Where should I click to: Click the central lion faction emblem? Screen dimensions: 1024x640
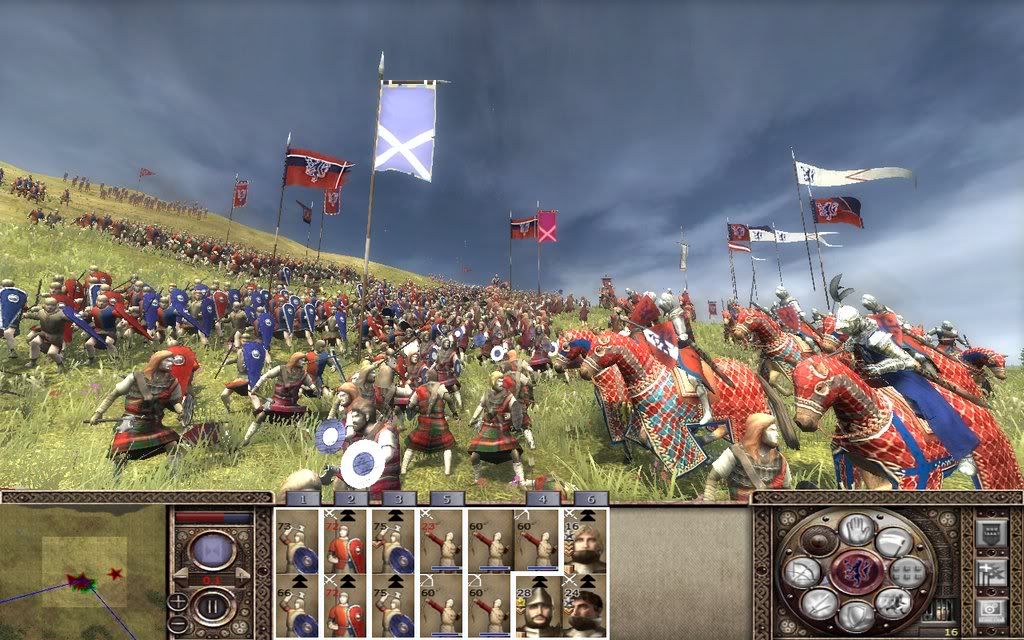(x=856, y=572)
